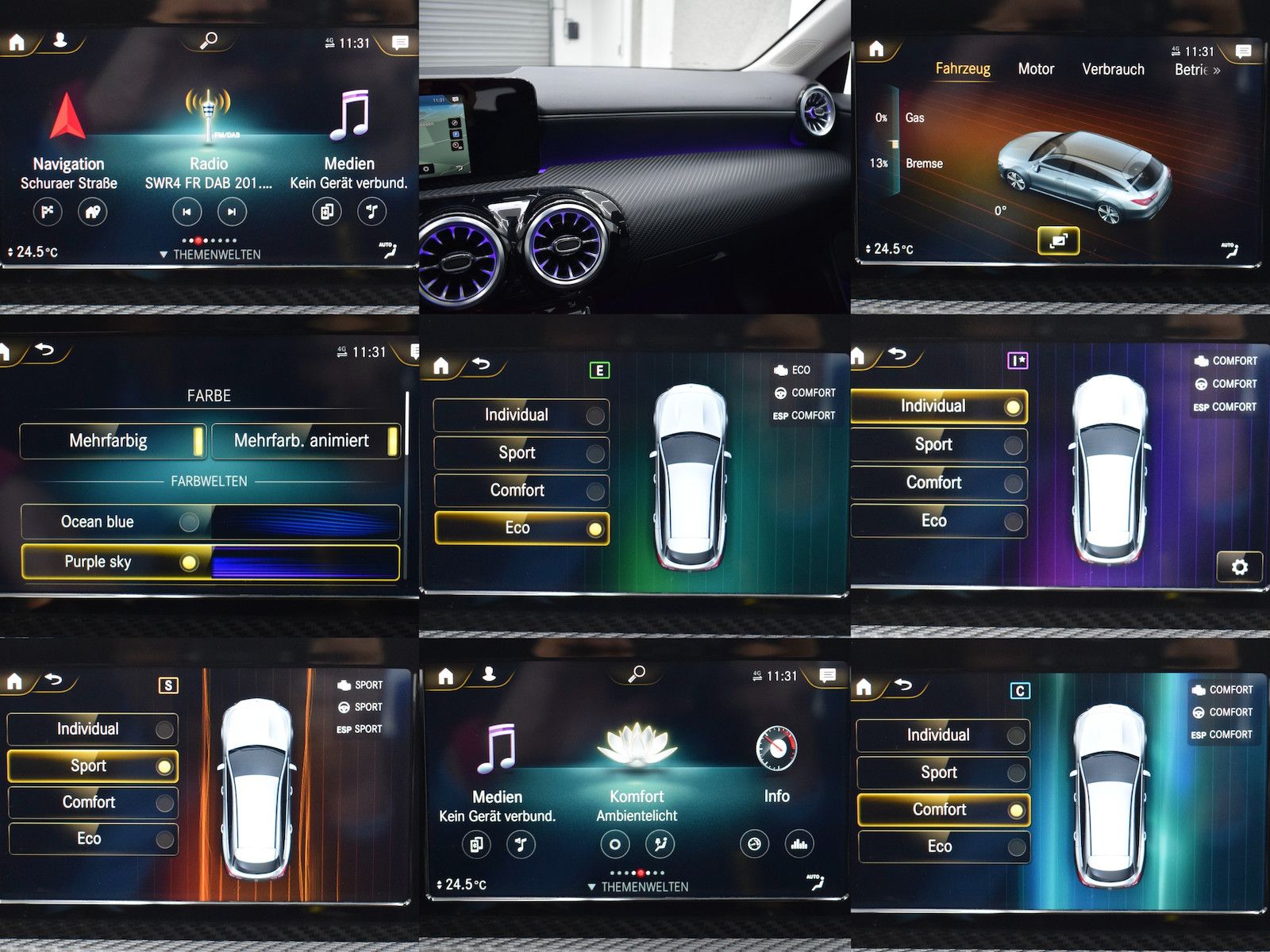Open the bar chart shortcut under Info
Screen dimensions: 1270x952
(799, 844)
